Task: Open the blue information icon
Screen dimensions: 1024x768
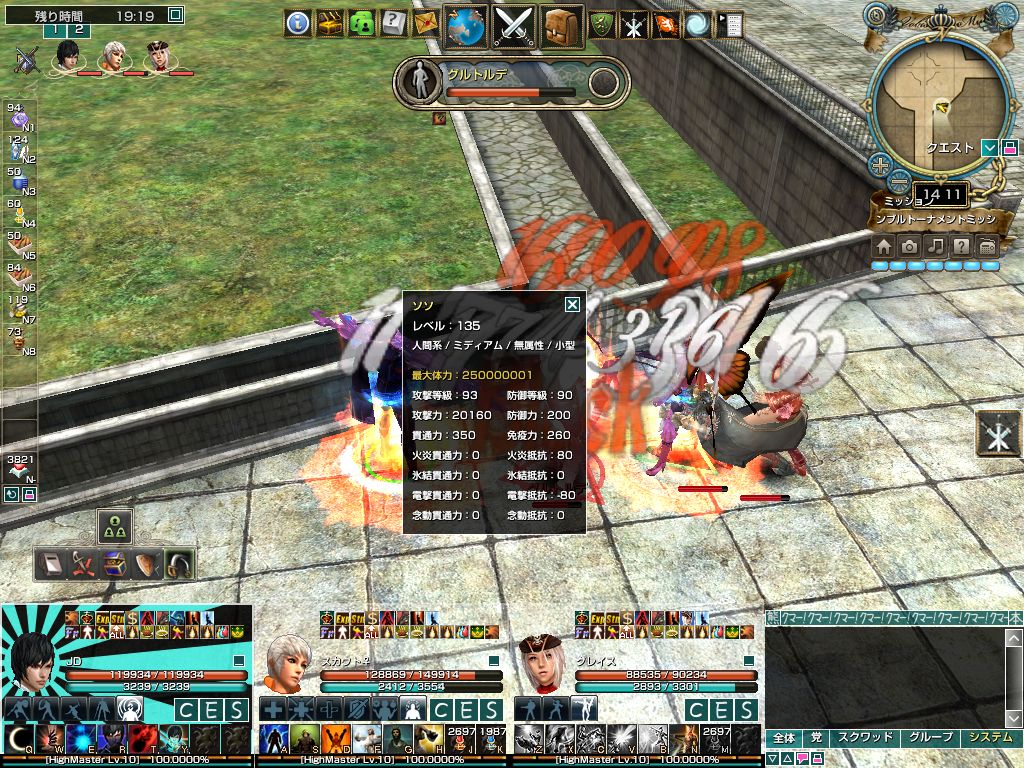Action: [297, 23]
